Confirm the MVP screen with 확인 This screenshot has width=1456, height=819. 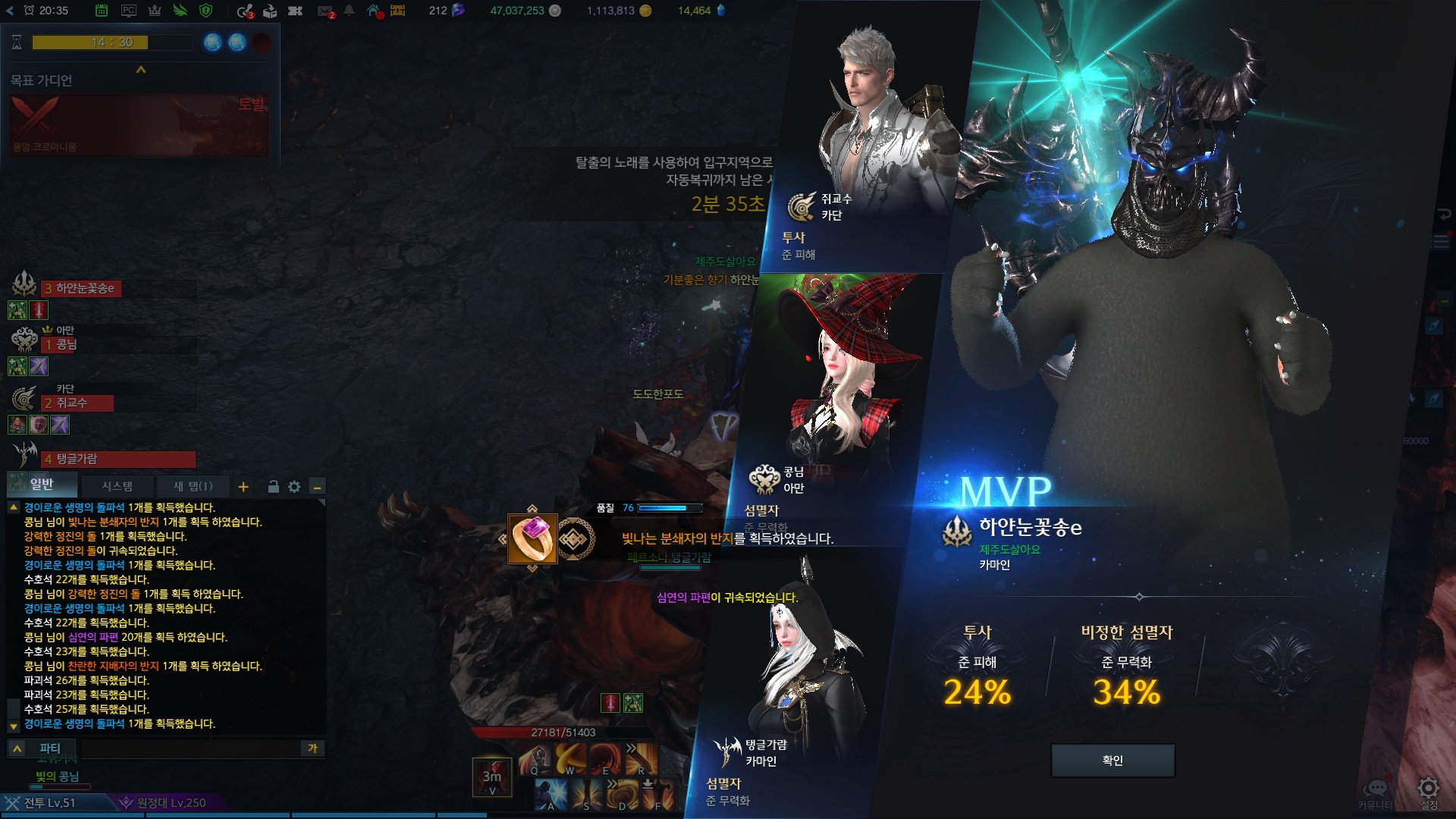(1112, 761)
